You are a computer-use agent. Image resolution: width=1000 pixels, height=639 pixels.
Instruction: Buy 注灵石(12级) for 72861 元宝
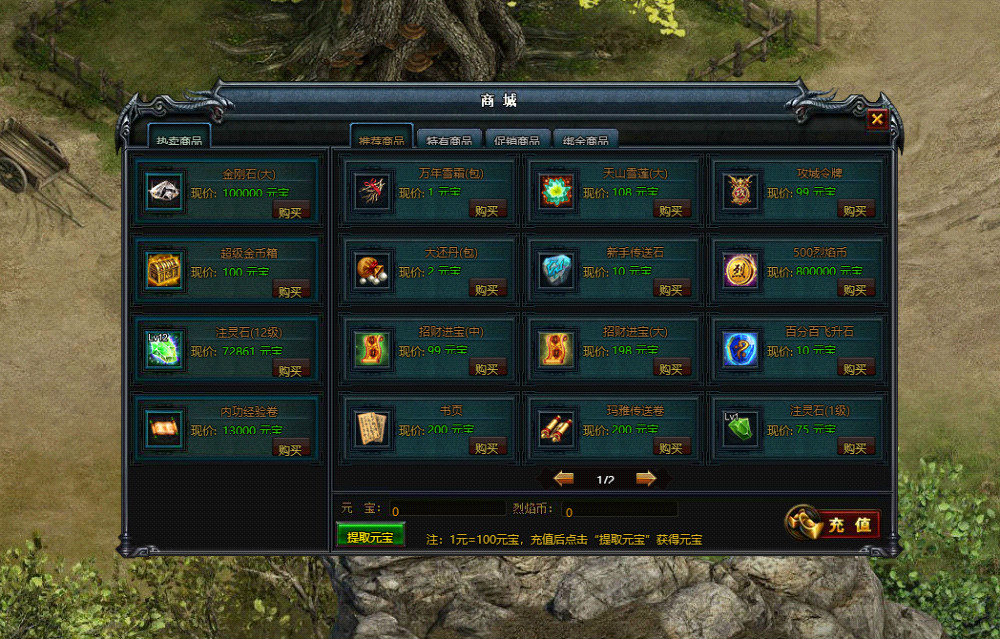click(x=290, y=370)
